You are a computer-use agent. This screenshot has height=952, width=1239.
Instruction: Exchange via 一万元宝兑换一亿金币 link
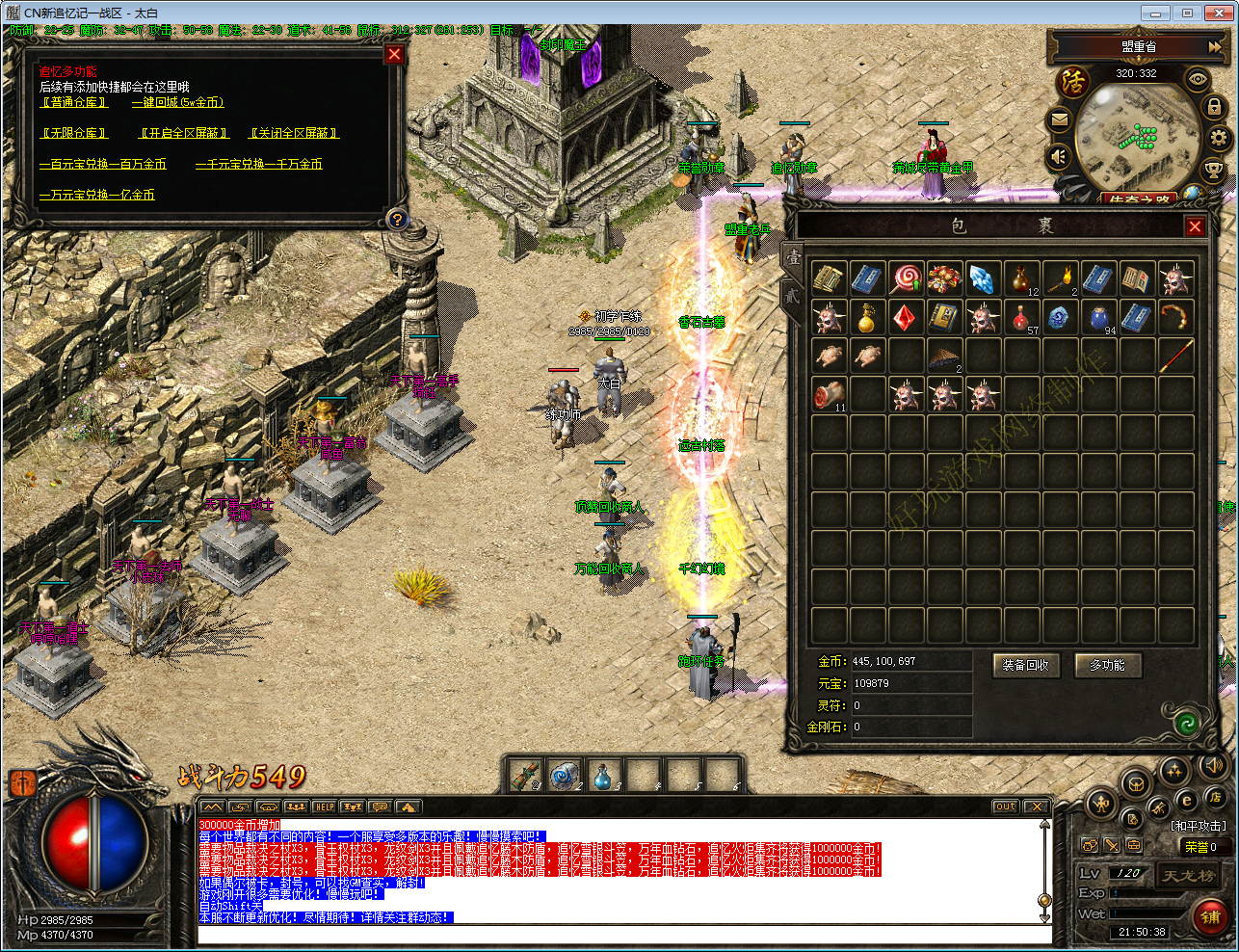(x=96, y=195)
